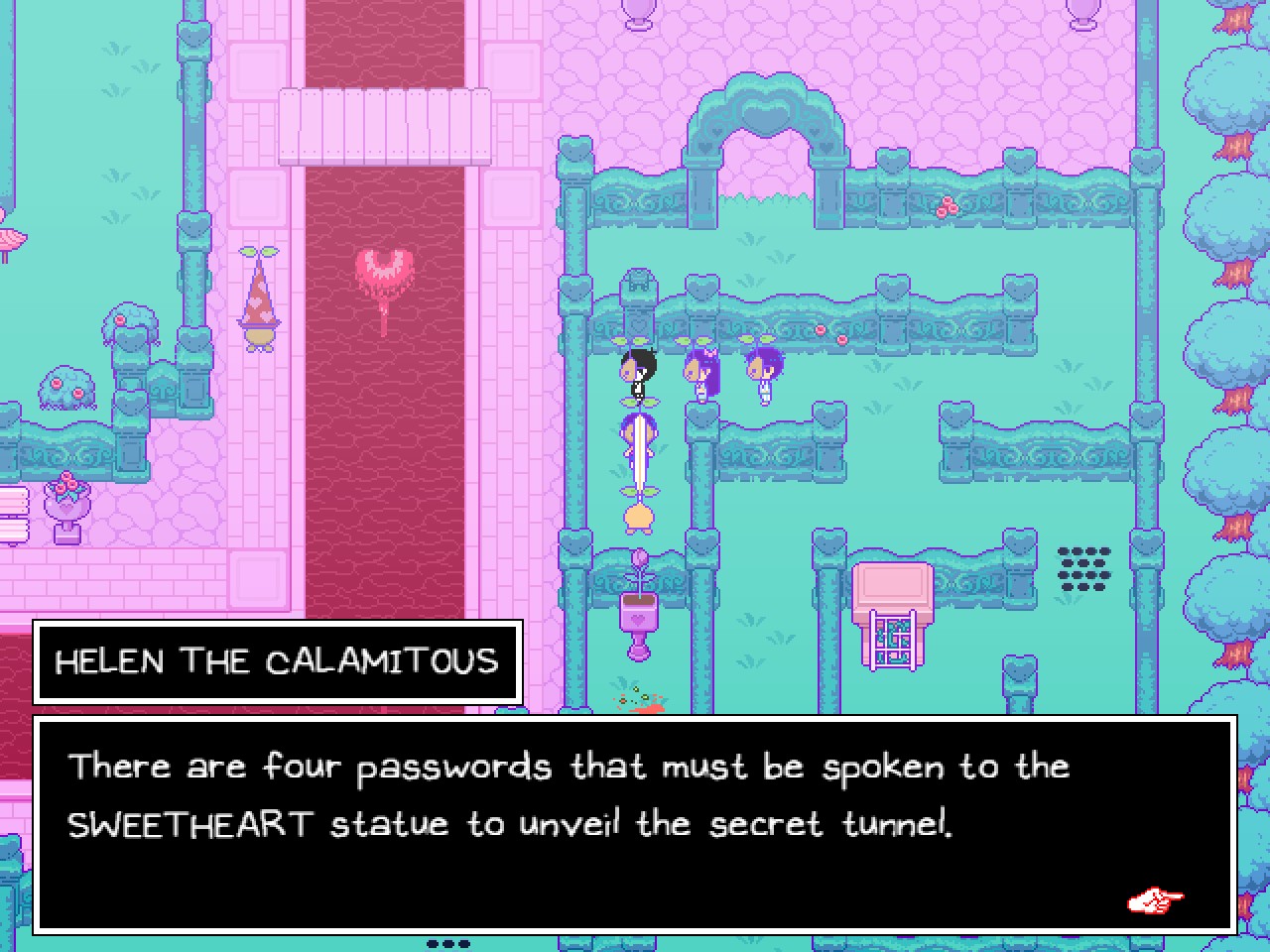Expand the pink bench on the left edge
1270x952 pixels.
click(14, 511)
